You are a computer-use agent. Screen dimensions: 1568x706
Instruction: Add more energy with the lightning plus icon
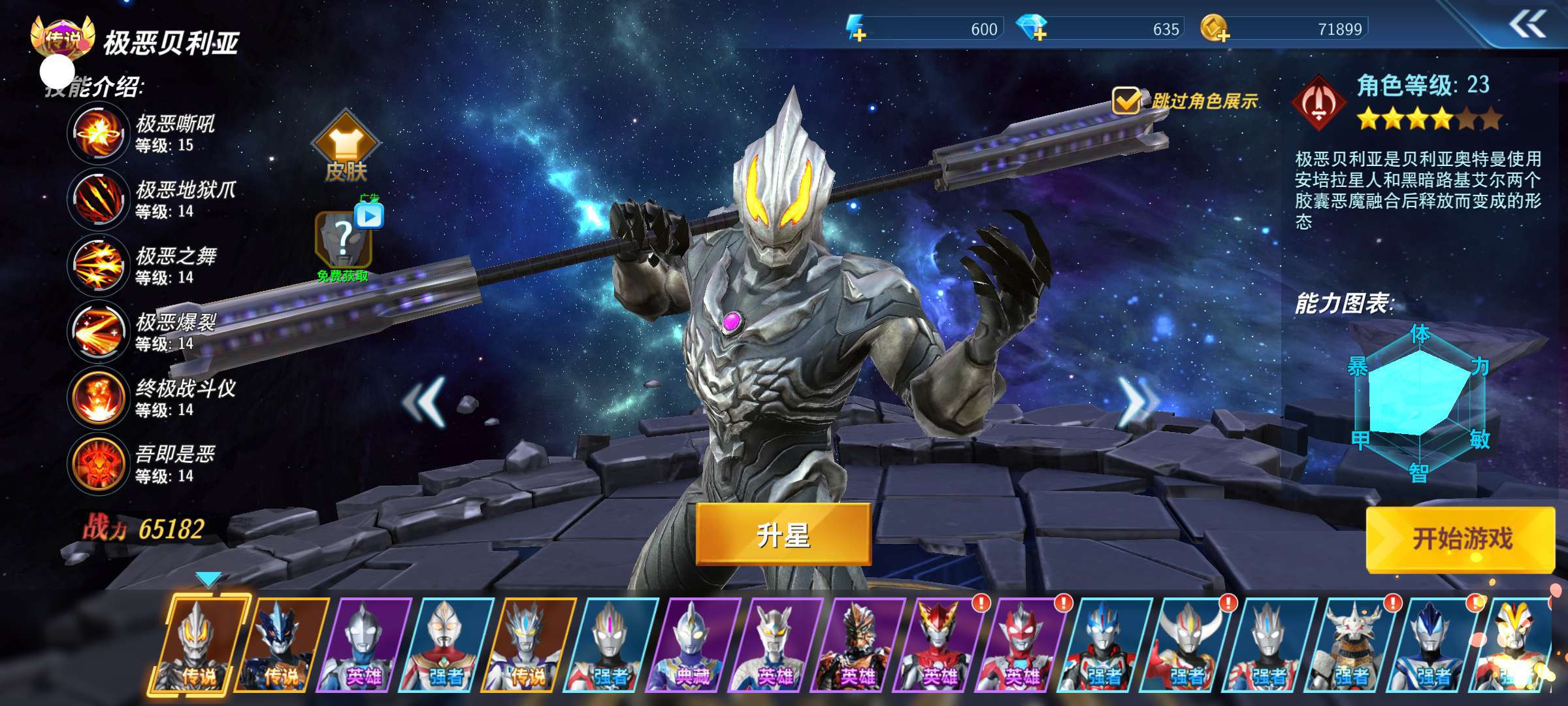coord(857,29)
